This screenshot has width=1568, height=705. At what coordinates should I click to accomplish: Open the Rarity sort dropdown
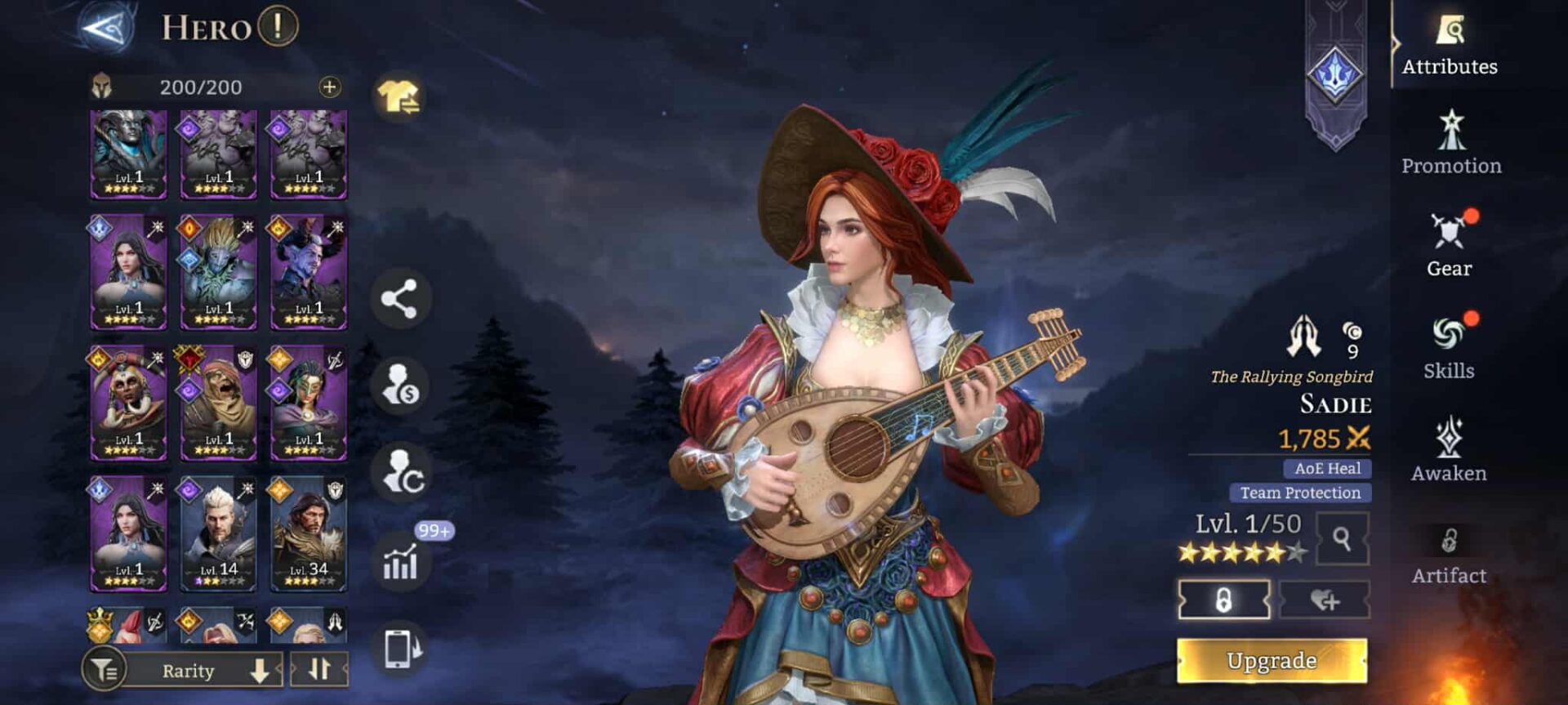pyautogui.click(x=204, y=671)
